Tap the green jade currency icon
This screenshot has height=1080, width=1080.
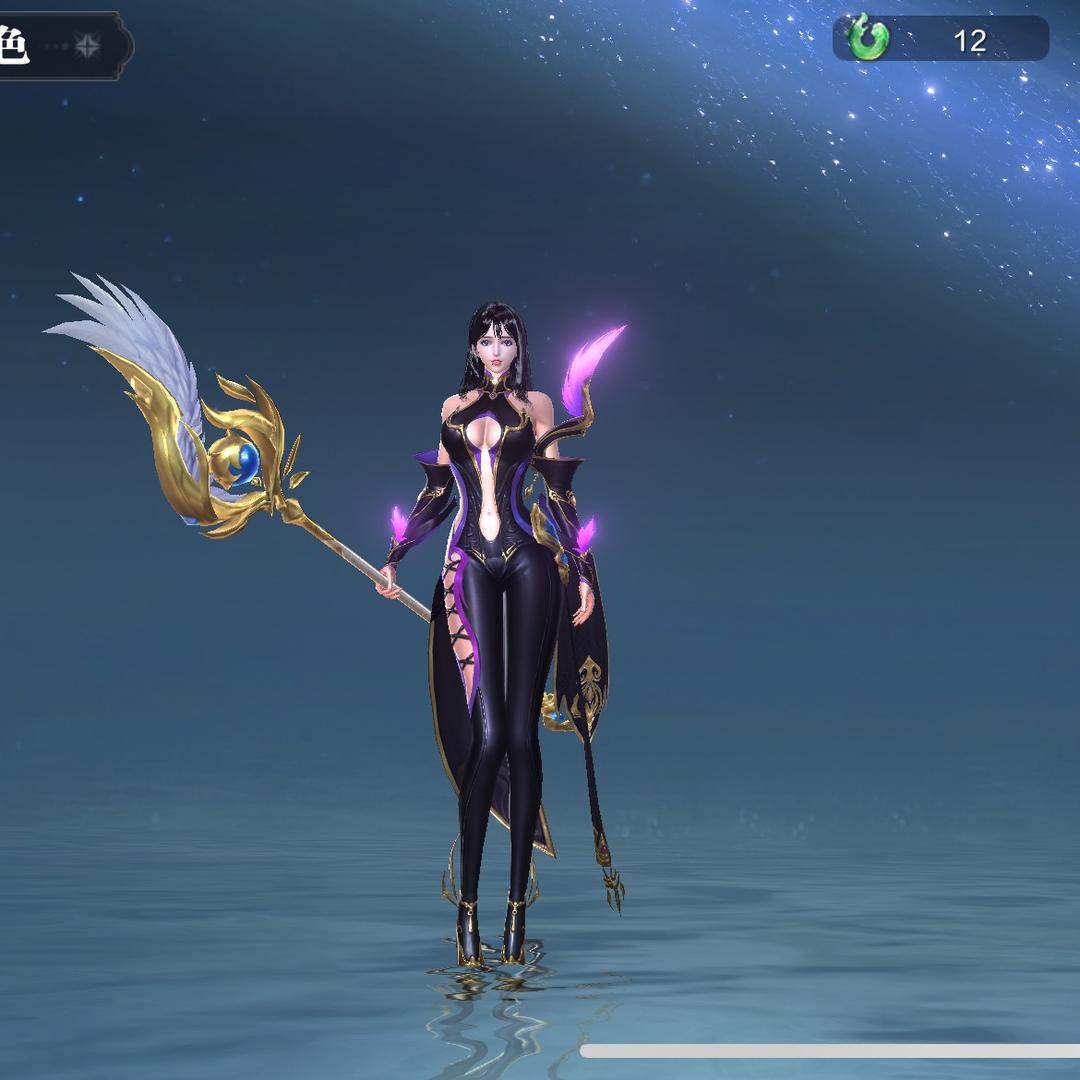click(867, 40)
